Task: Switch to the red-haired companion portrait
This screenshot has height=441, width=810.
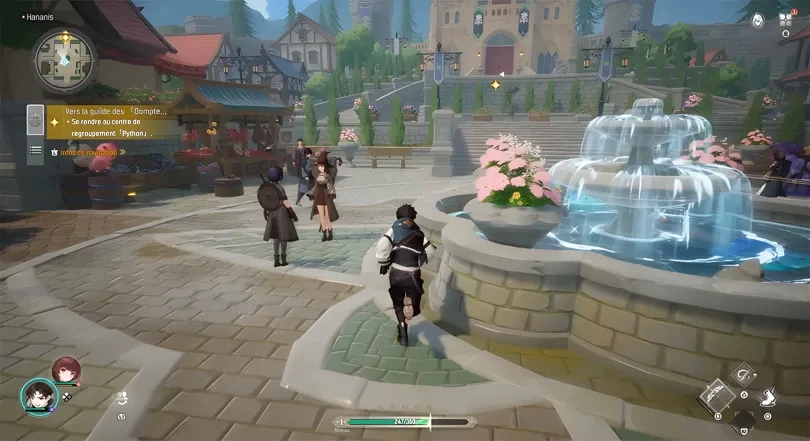Action: click(66, 370)
